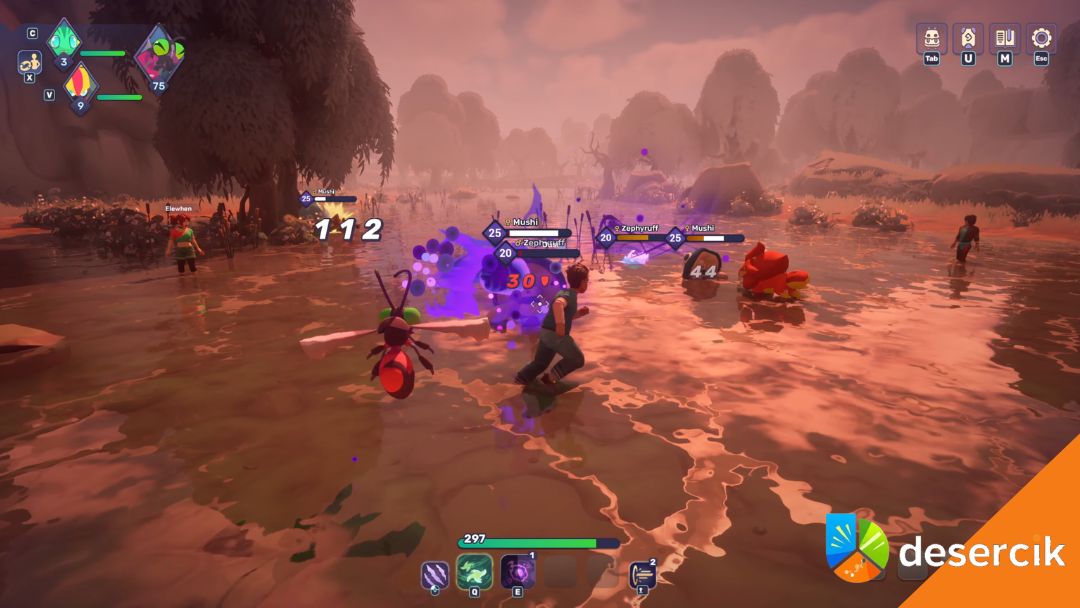
Task: Use the purple claw slash attack
Action: click(436, 573)
